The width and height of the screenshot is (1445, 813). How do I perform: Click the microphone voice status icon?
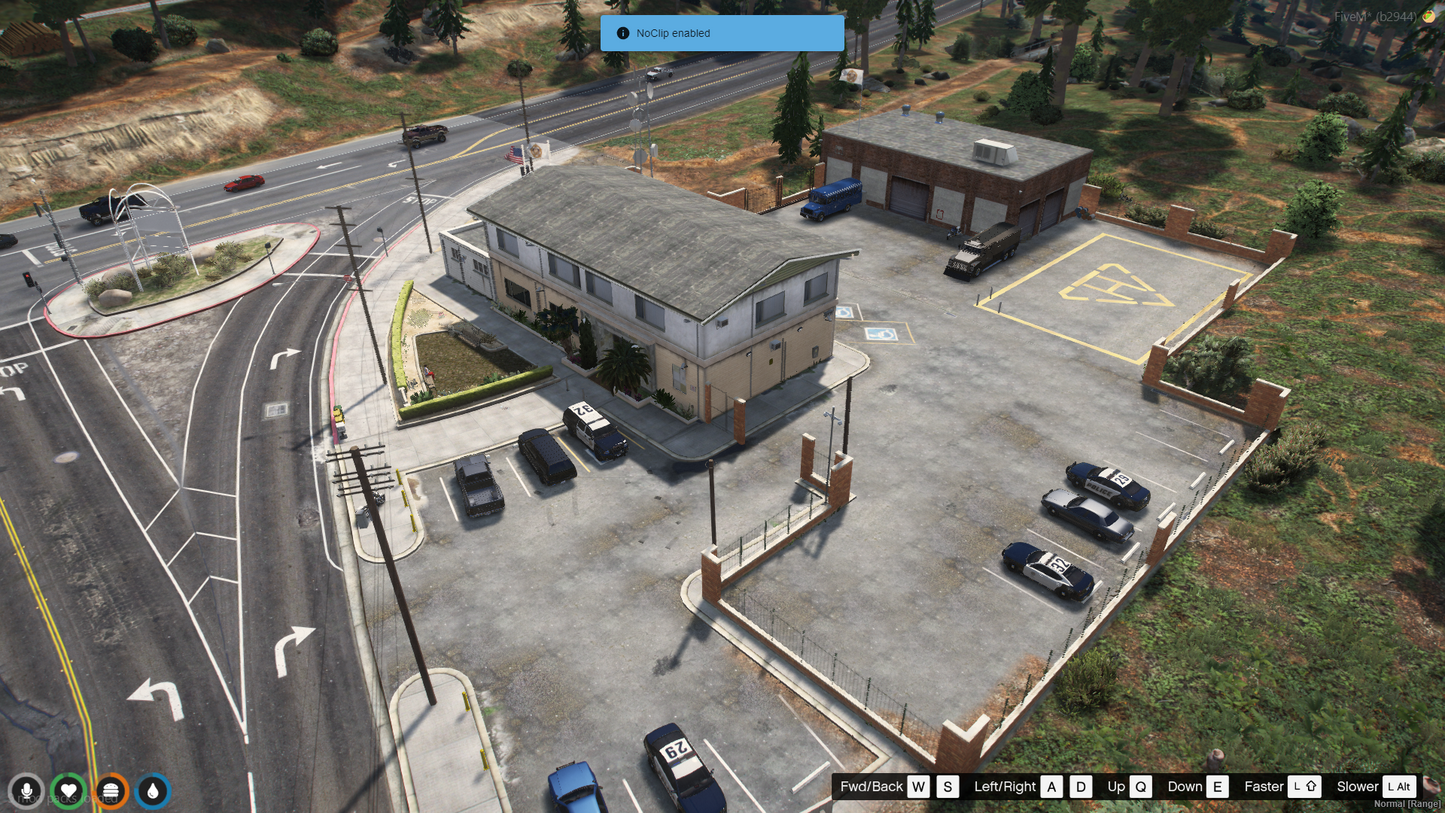[x=26, y=791]
